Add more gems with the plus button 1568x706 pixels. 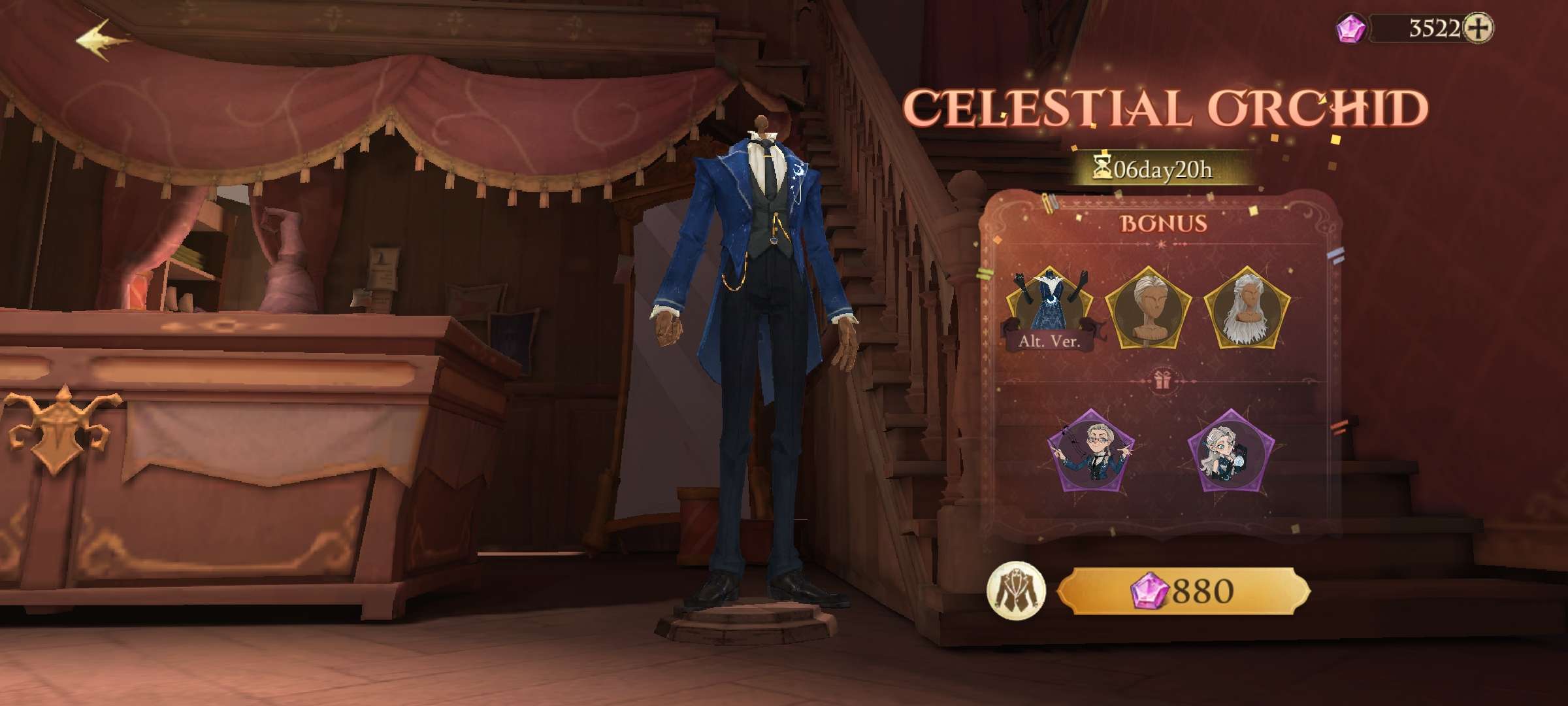(1477, 29)
